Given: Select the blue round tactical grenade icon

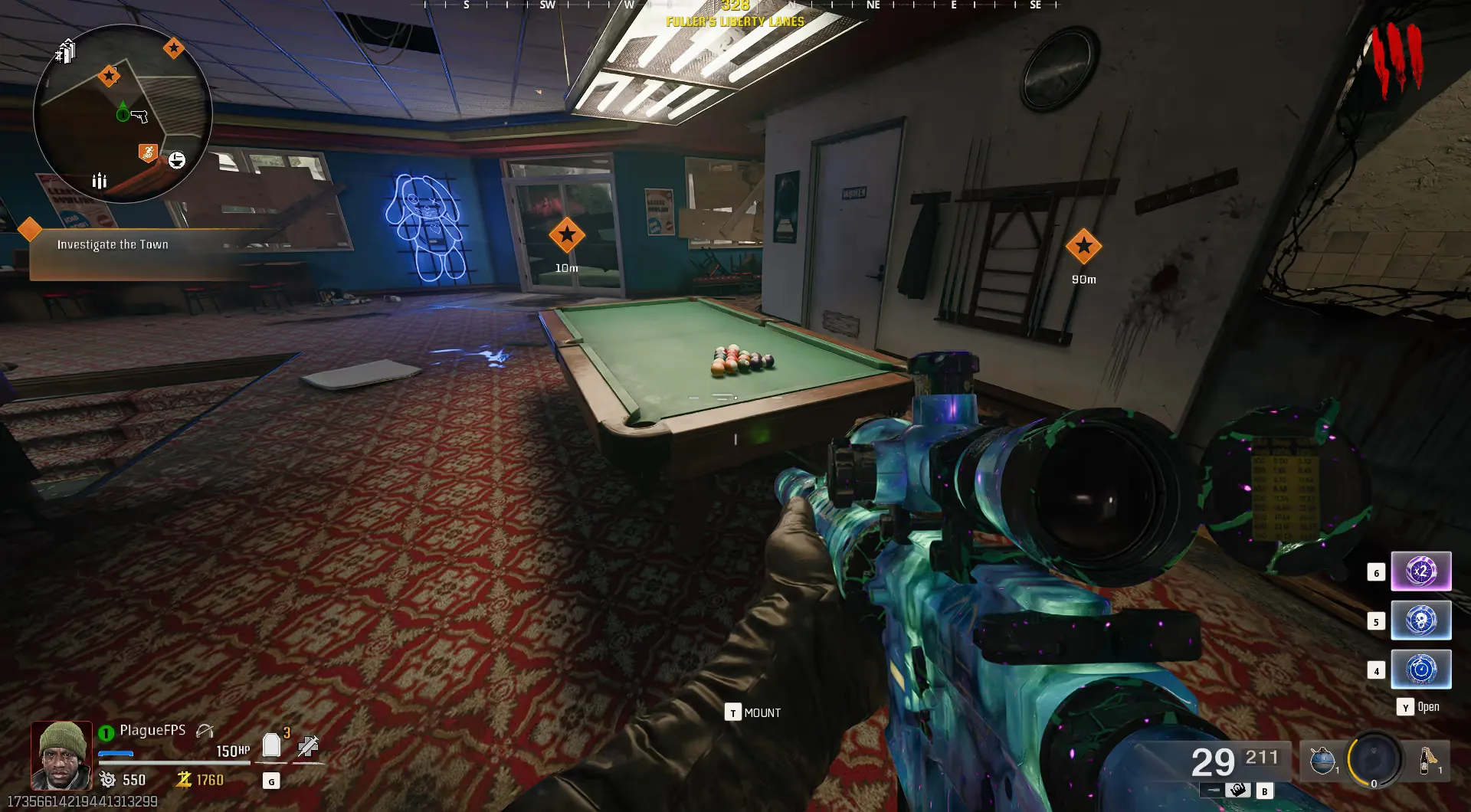Looking at the screenshot, I should click(1322, 761).
